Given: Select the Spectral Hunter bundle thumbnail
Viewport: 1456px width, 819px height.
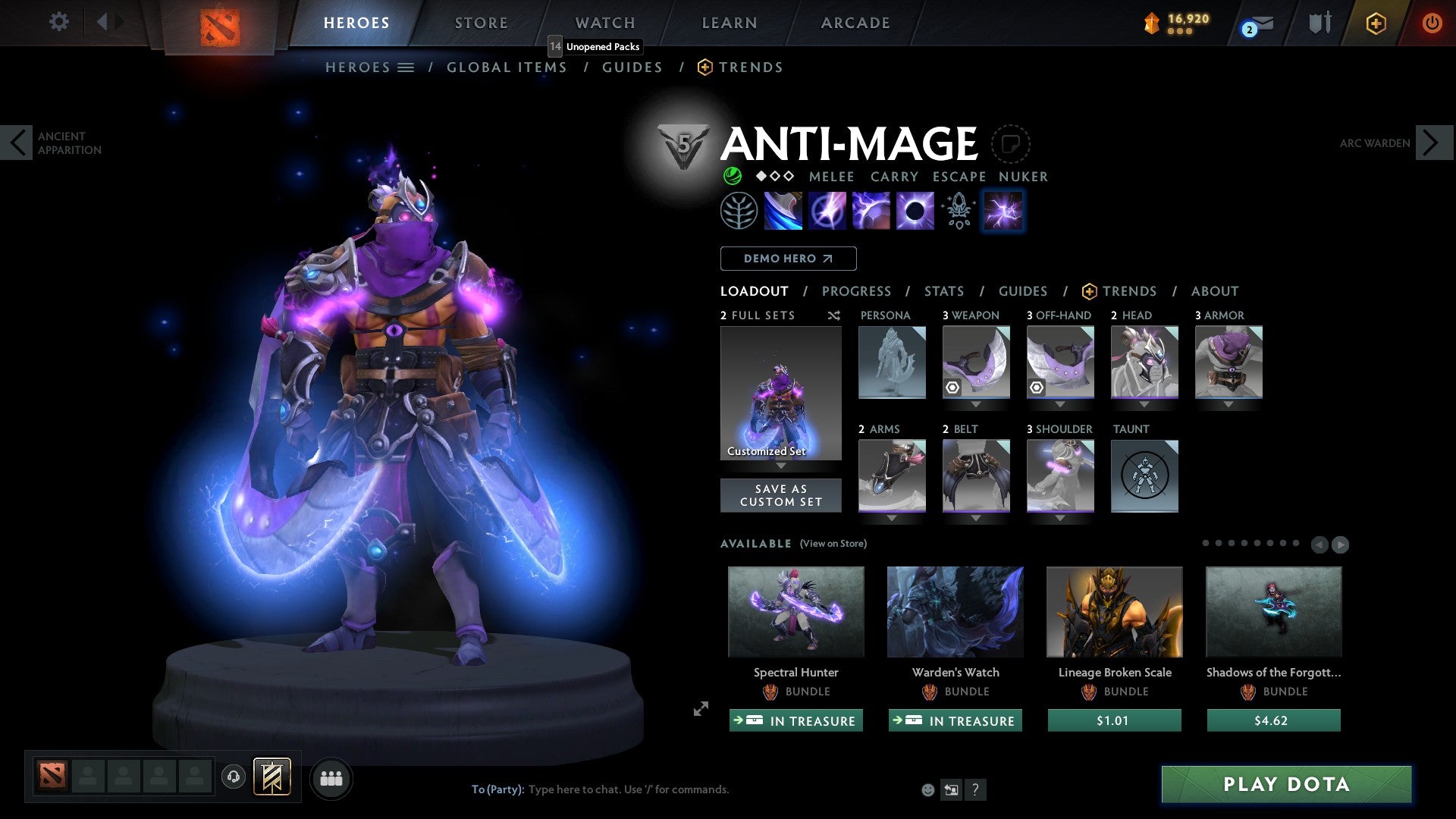Looking at the screenshot, I should (x=795, y=612).
